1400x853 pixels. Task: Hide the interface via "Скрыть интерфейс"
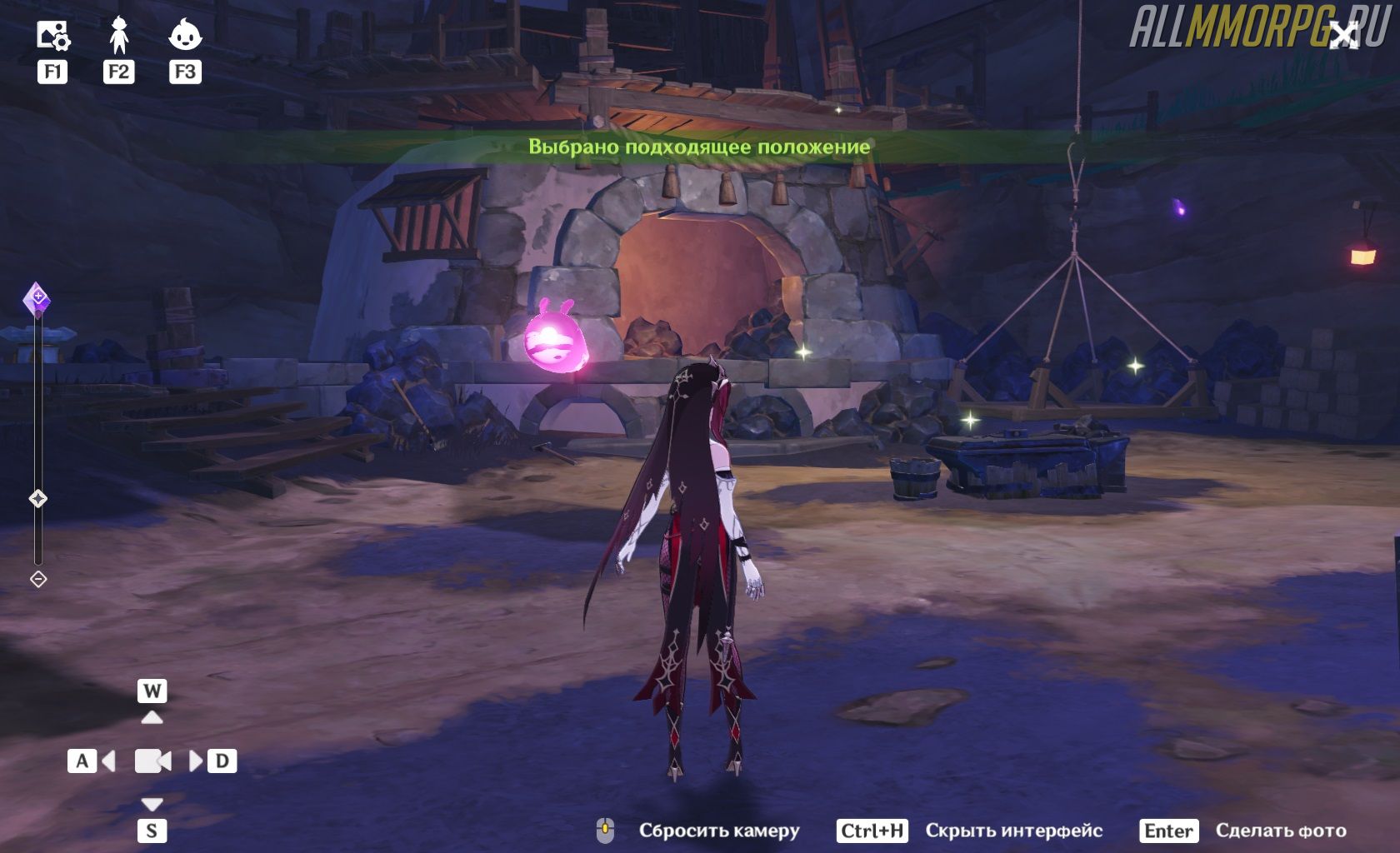(1013, 831)
